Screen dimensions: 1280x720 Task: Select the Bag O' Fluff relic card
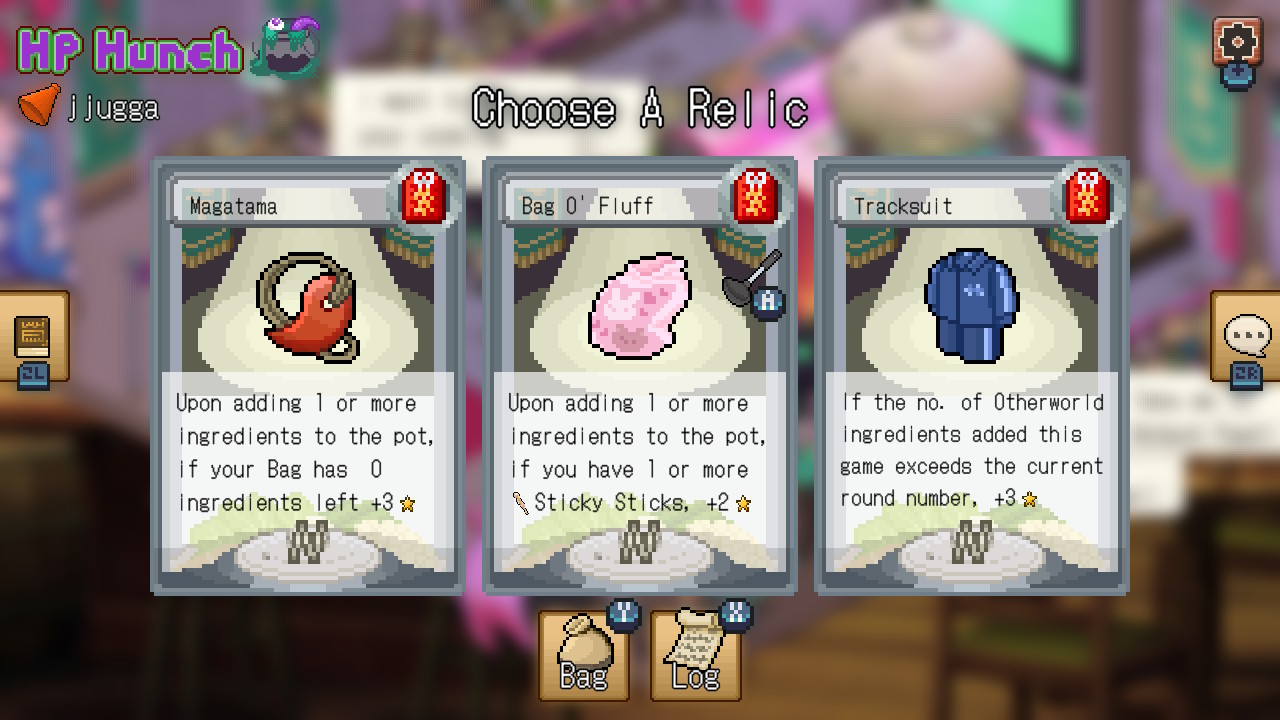tap(640, 375)
